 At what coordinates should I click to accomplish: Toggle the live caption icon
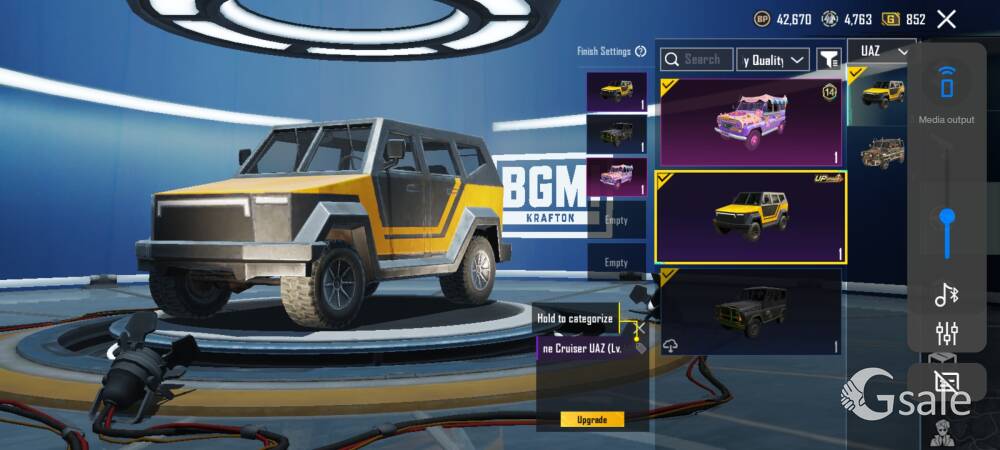click(x=946, y=380)
